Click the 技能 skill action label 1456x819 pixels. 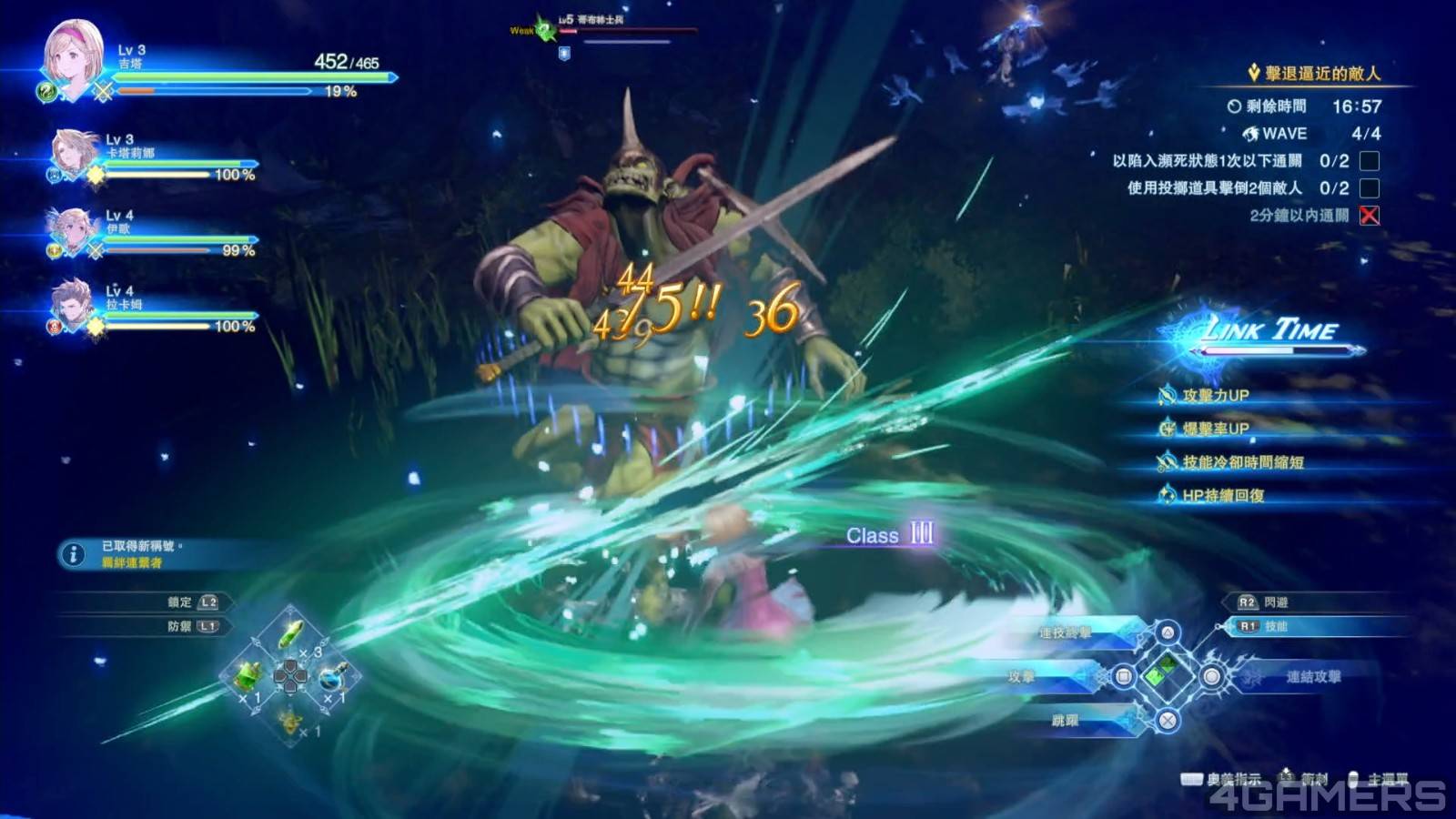tap(1276, 626)
